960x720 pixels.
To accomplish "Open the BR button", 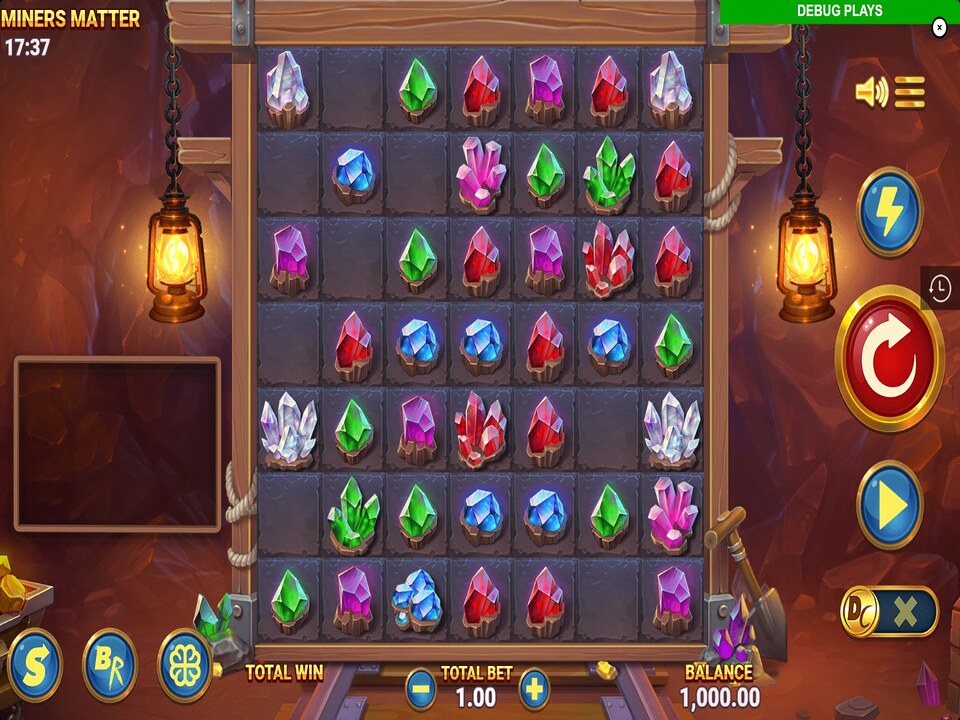I will pos(109,665).
